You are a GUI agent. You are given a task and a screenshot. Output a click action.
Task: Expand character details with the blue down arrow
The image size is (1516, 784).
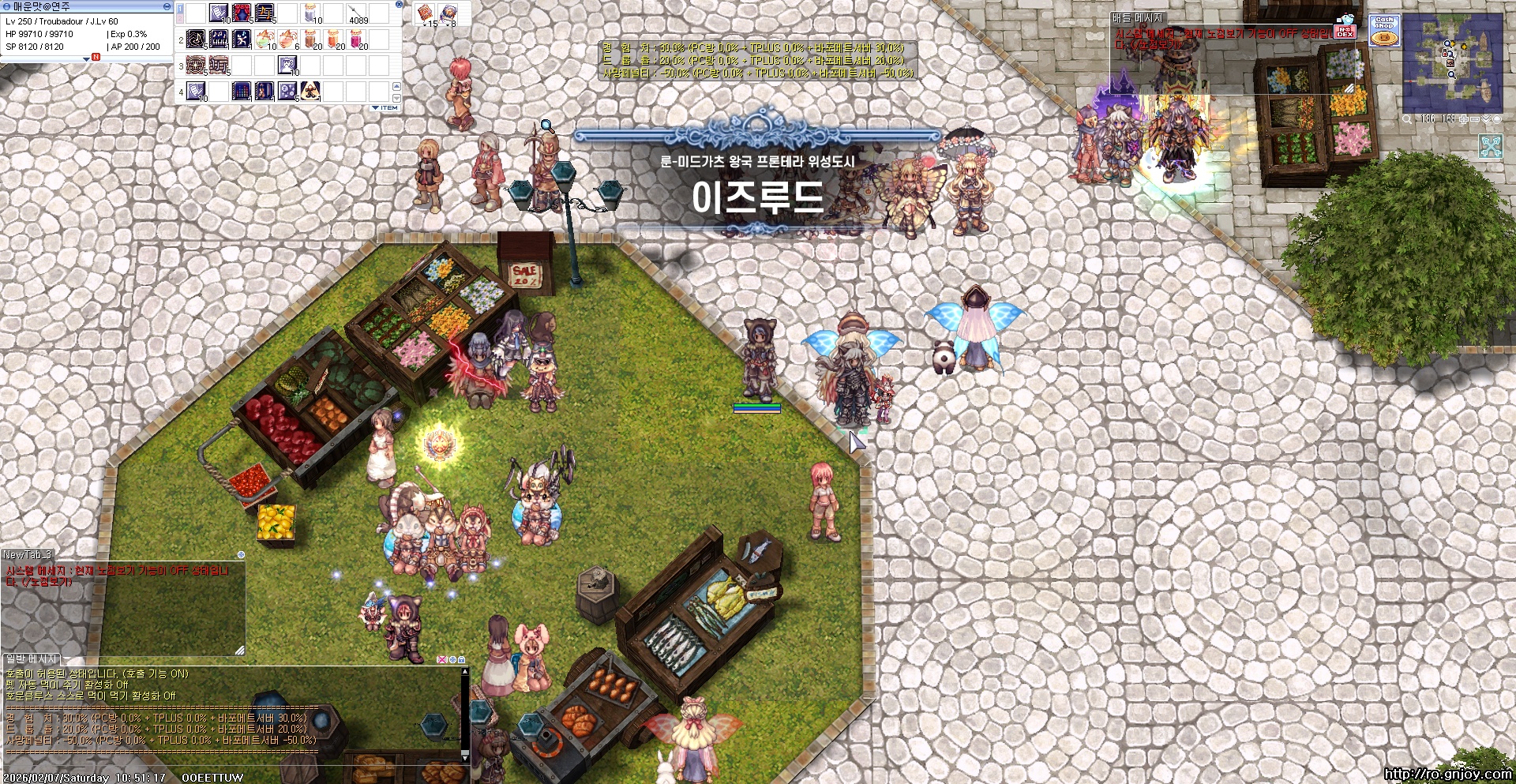point(87,61)
